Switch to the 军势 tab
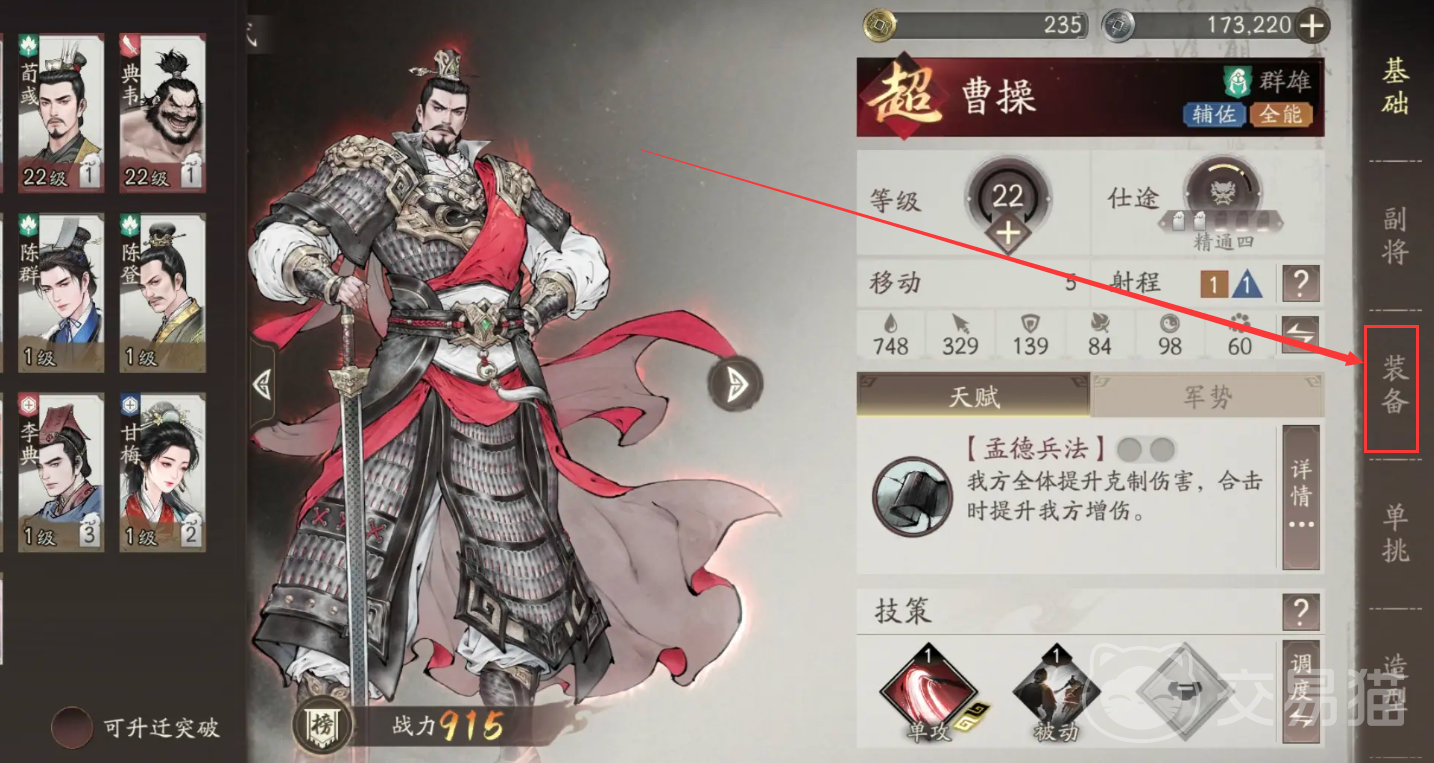1434x763 pixels. 1207,395
